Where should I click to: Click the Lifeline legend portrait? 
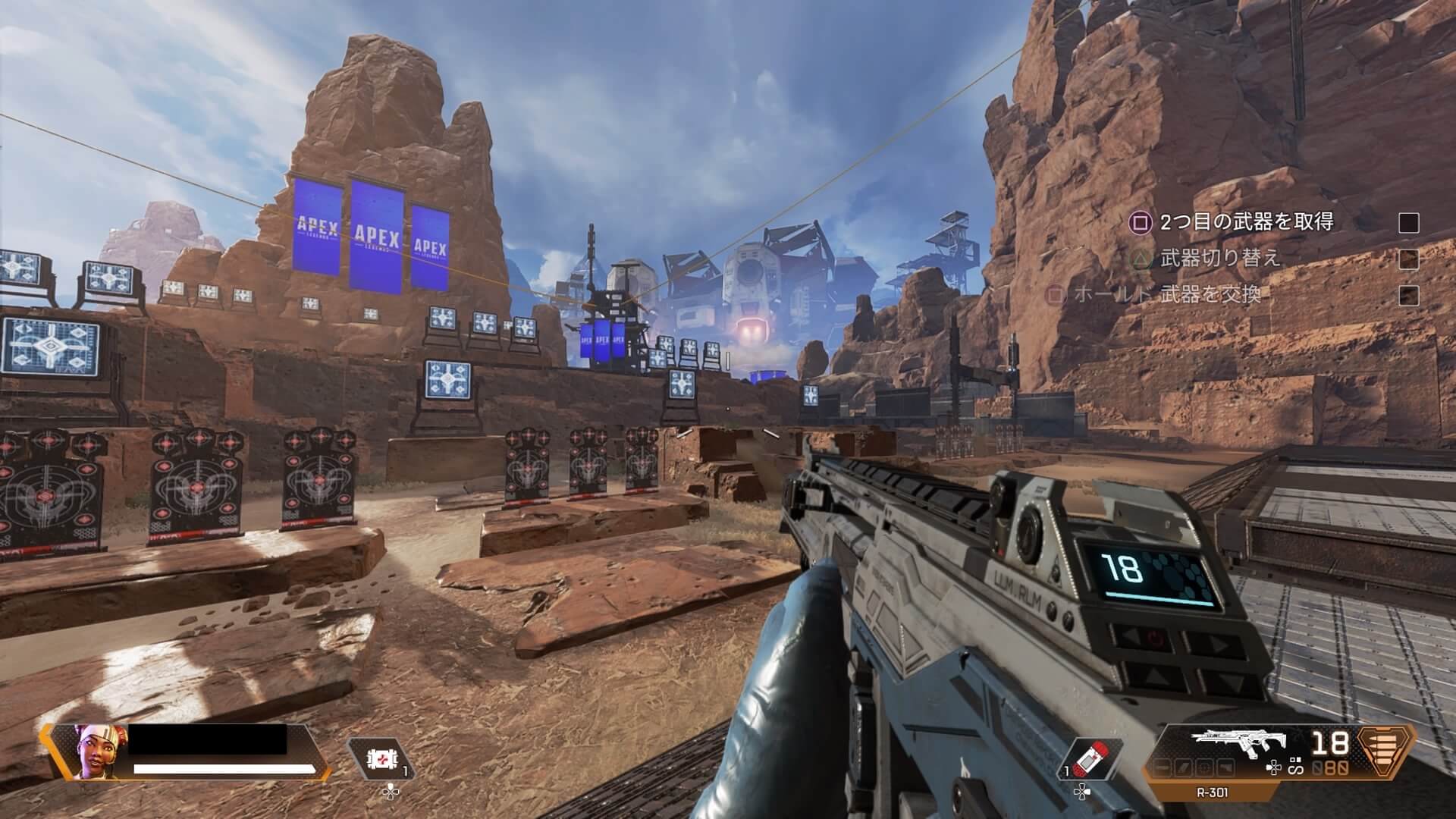(91, 752)
